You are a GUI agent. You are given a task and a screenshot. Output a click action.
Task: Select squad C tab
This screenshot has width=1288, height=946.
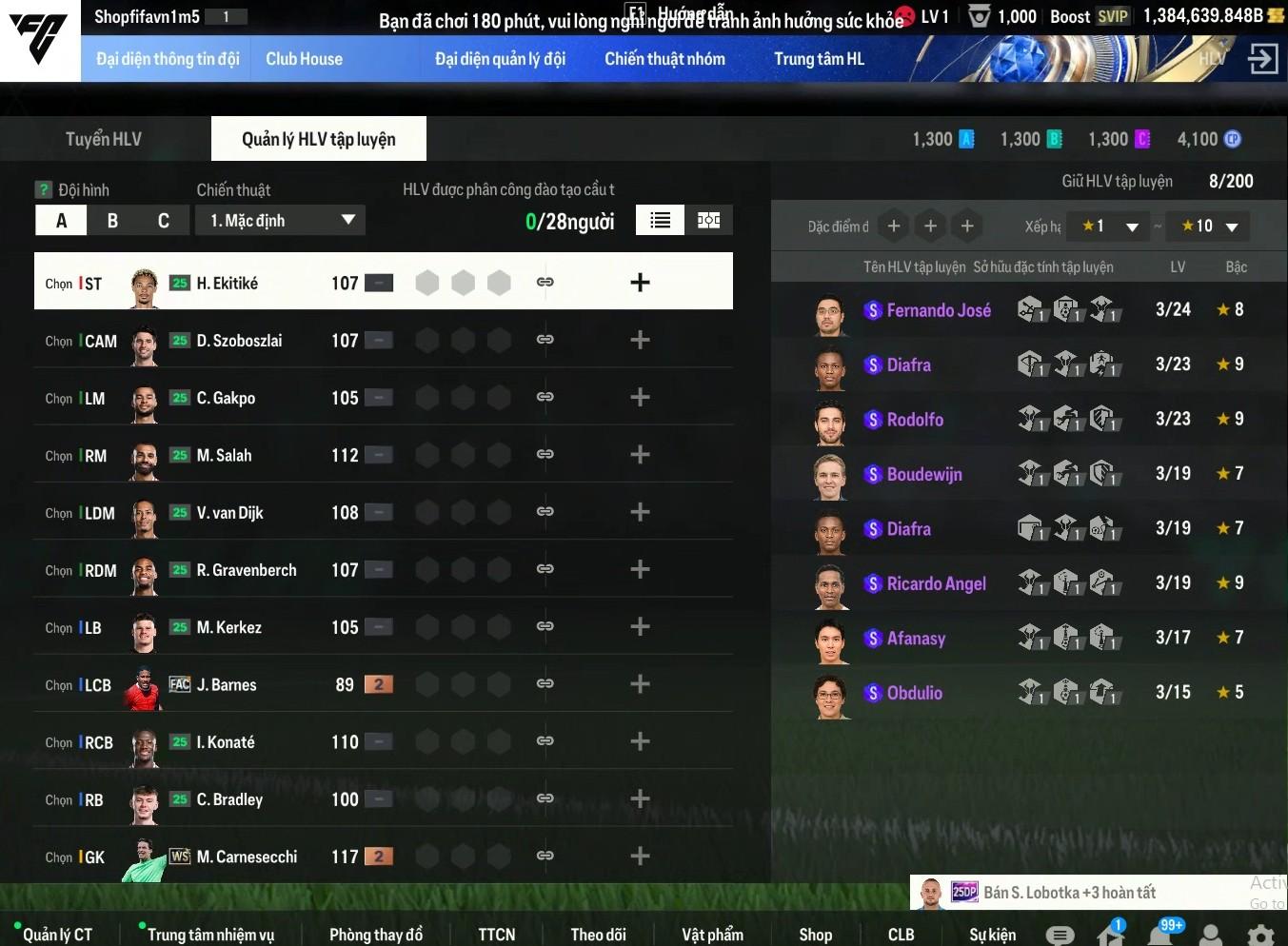click(164, 221)
